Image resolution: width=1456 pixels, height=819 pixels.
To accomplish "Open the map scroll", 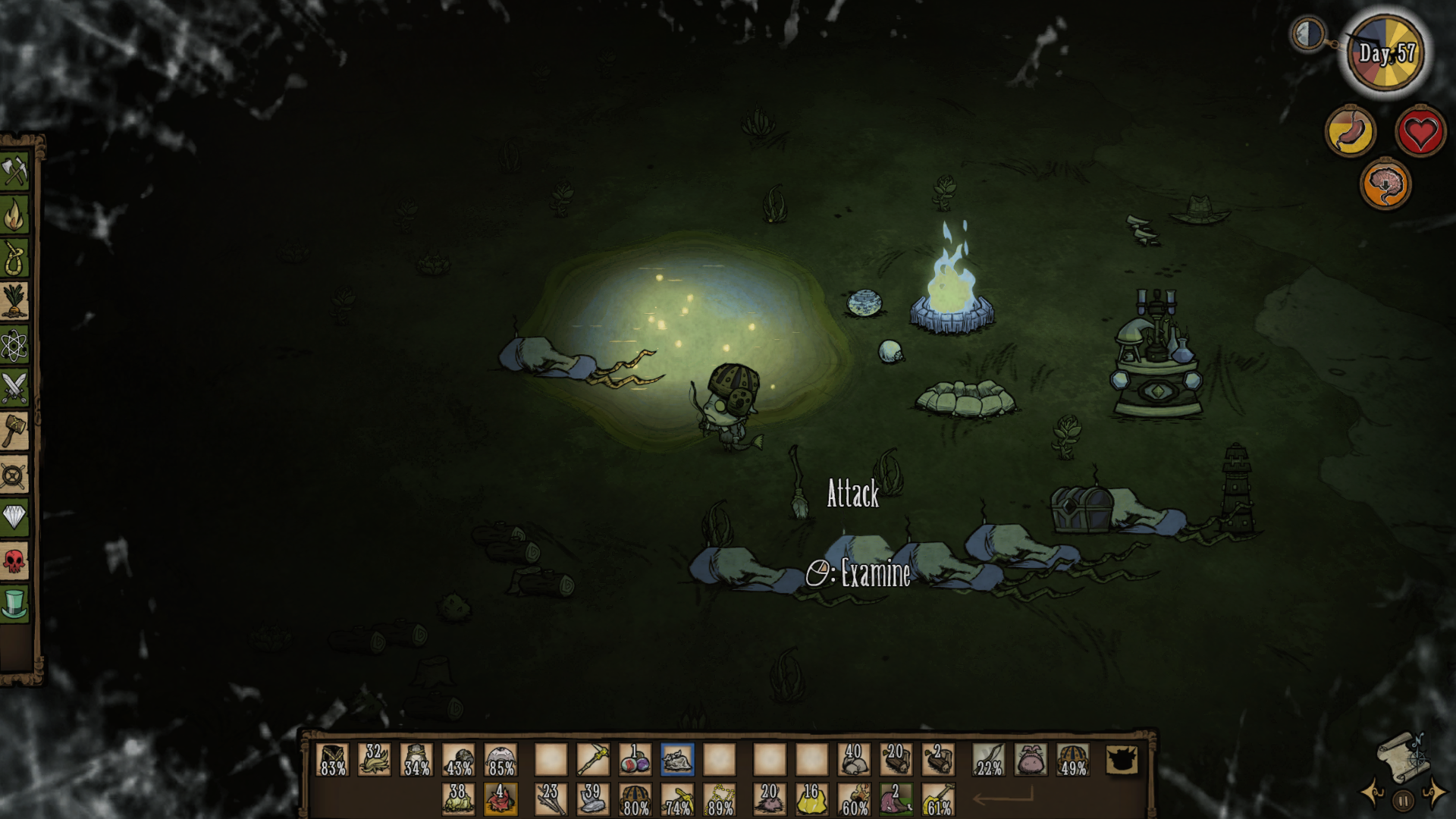I will click(x=1402, y=755).
